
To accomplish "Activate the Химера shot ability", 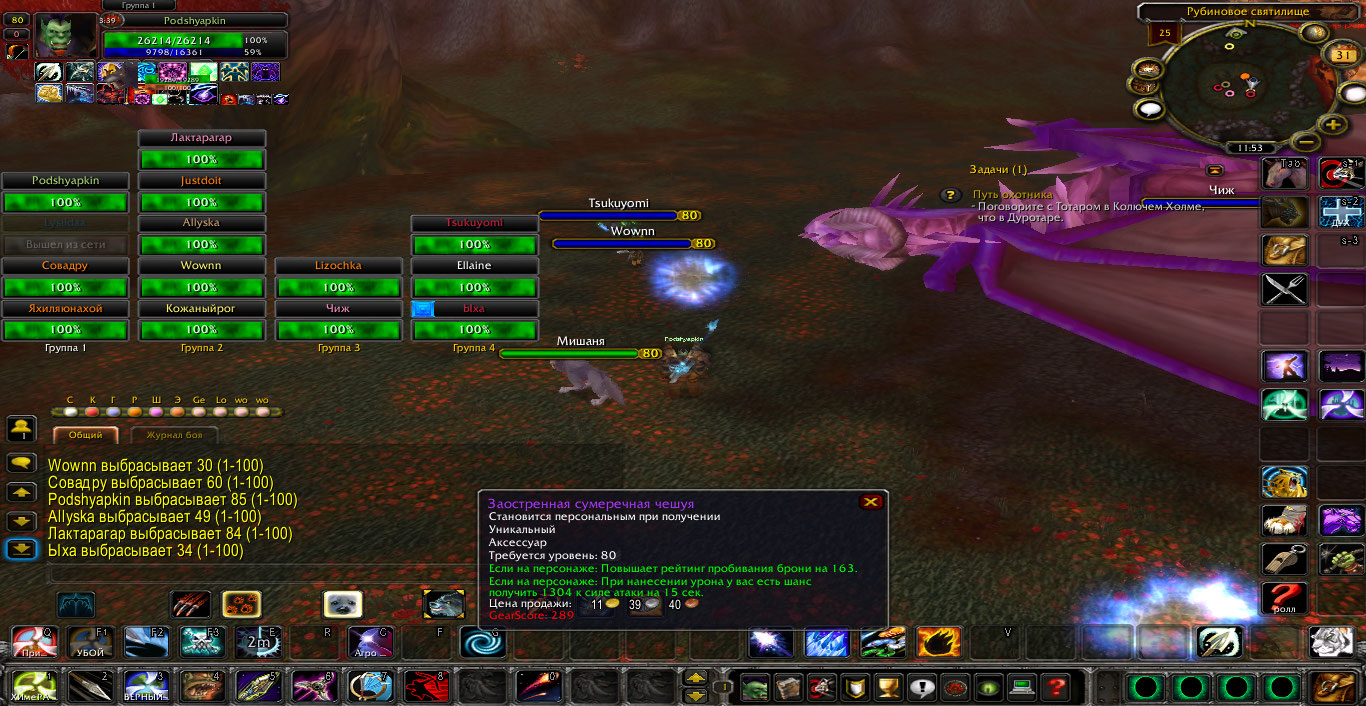I will click(32, 687).
